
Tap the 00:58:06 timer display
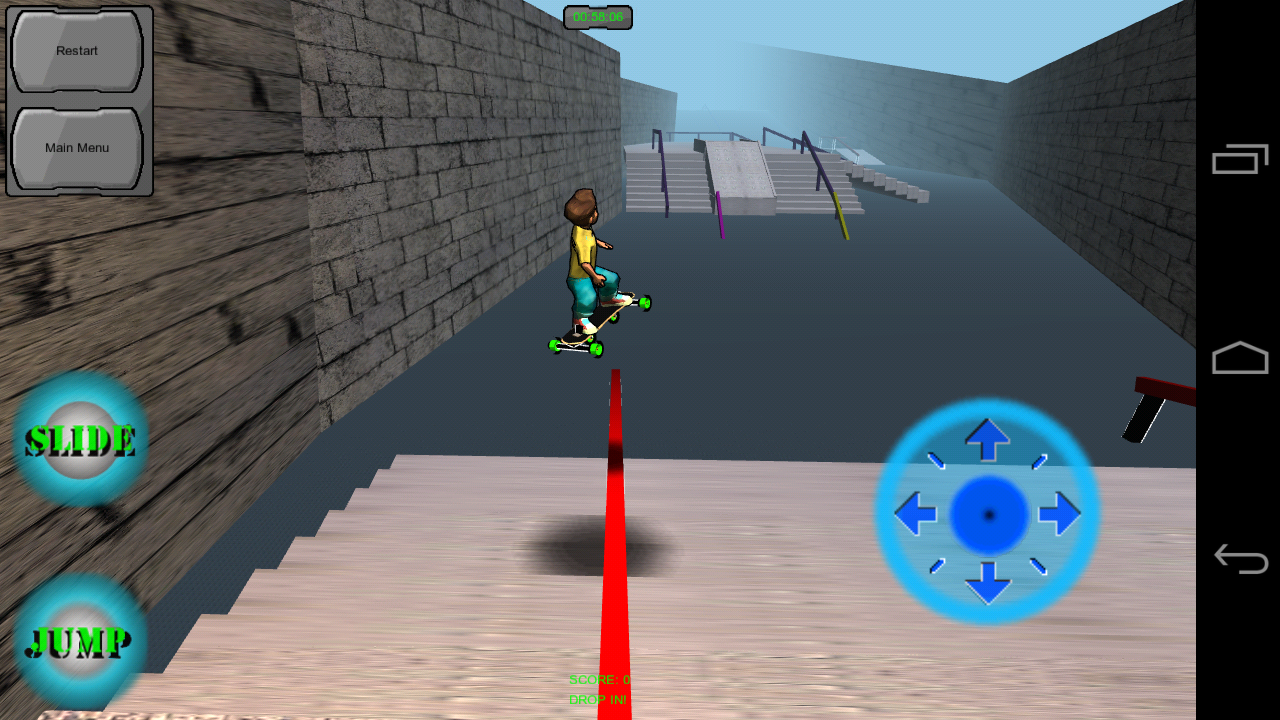coord(597,16)
